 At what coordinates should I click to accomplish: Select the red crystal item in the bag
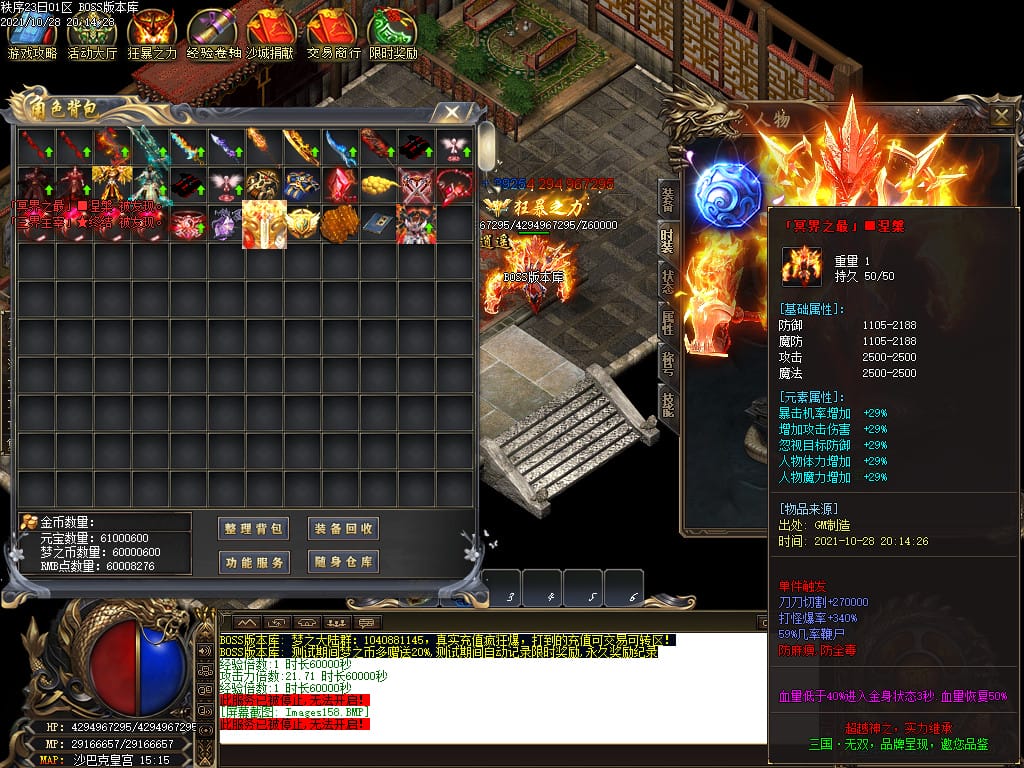[x=342, y=186]
